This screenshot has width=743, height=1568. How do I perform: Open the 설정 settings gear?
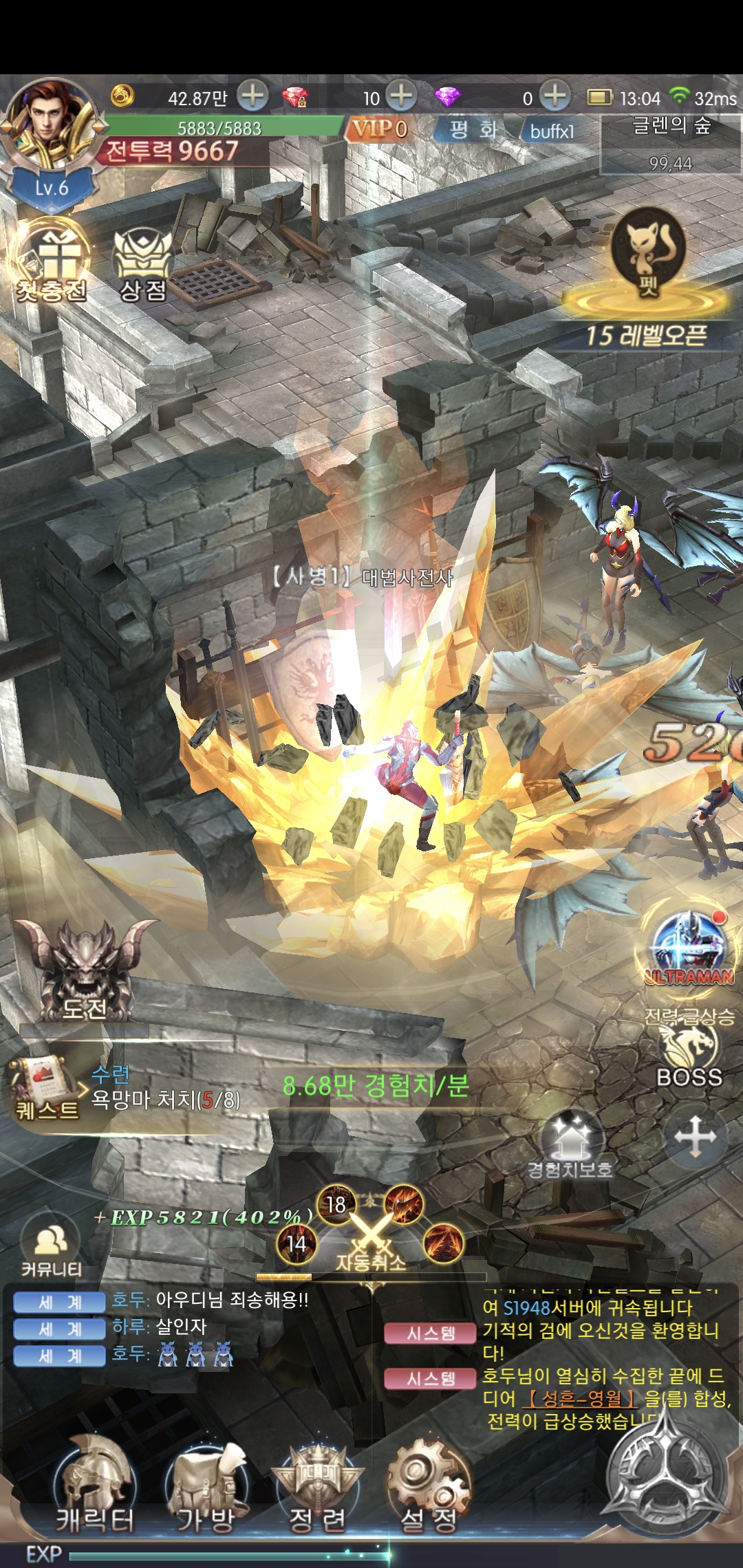(429, 1491)
